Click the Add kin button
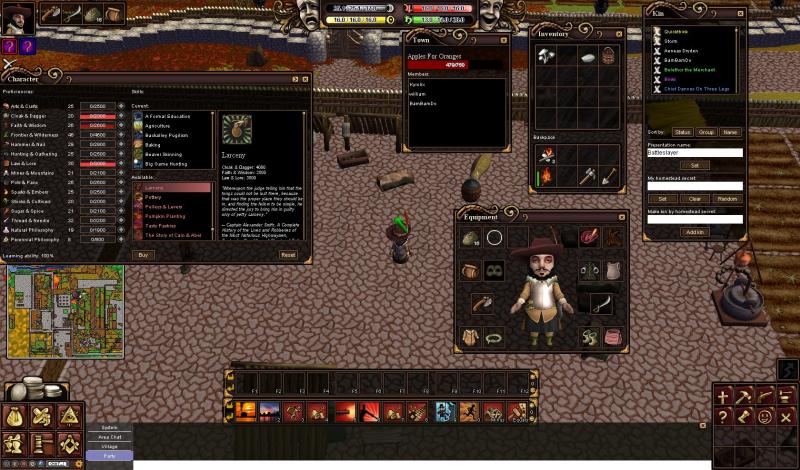800x470 pixels. coord(694,232)
